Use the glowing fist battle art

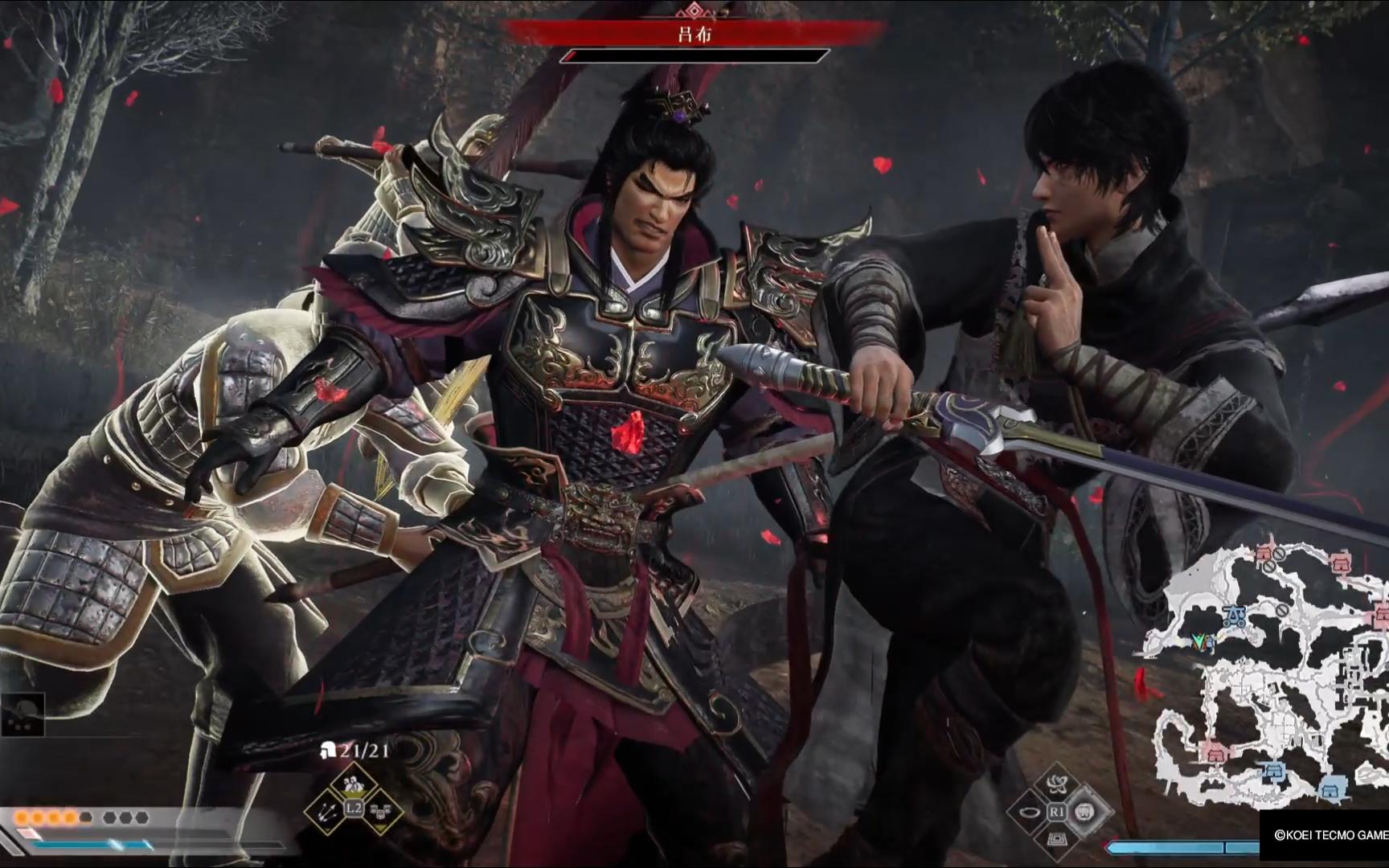[x=1085, y=813]
